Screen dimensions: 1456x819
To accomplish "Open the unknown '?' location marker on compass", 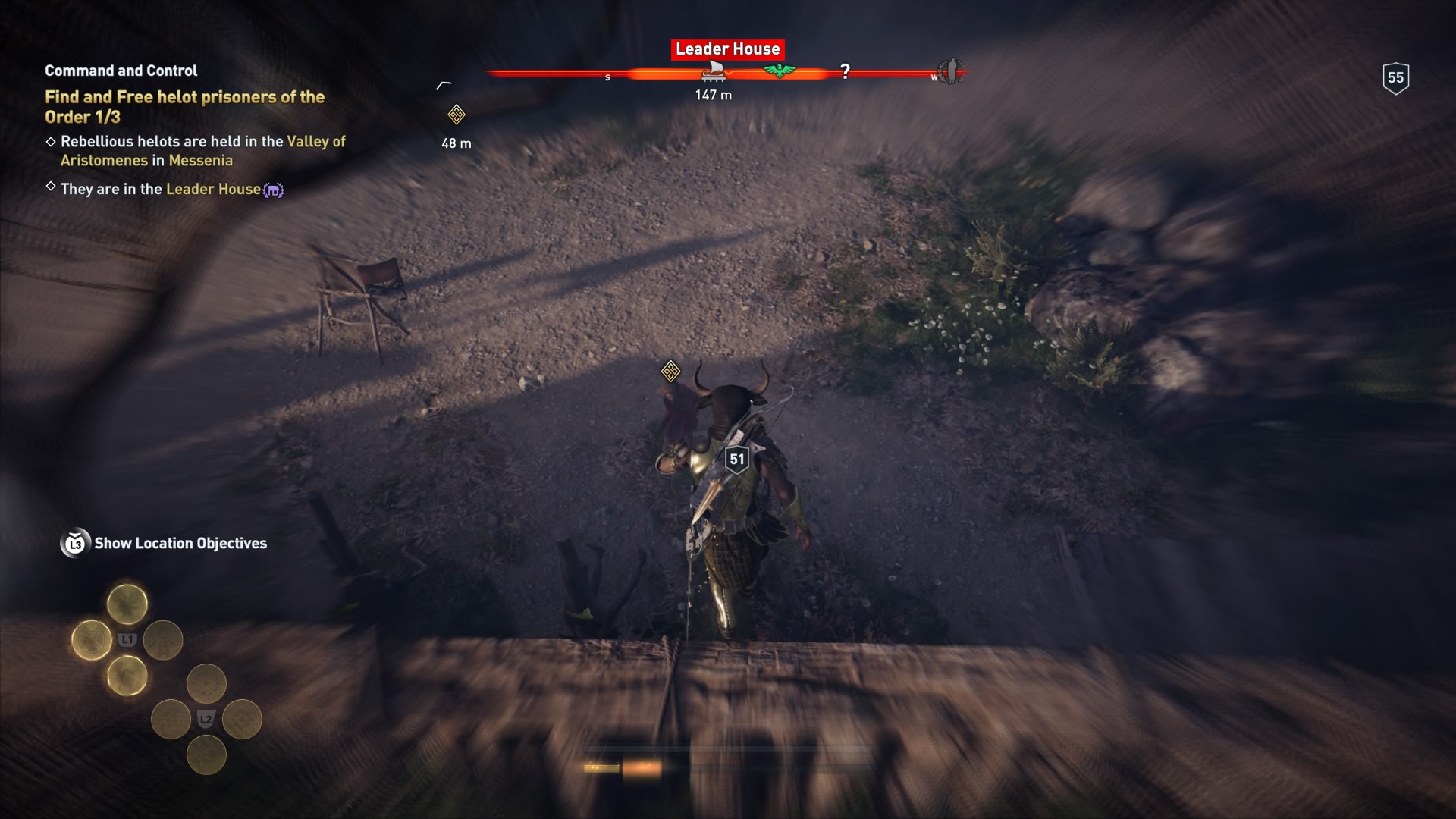I will [846, 72].
